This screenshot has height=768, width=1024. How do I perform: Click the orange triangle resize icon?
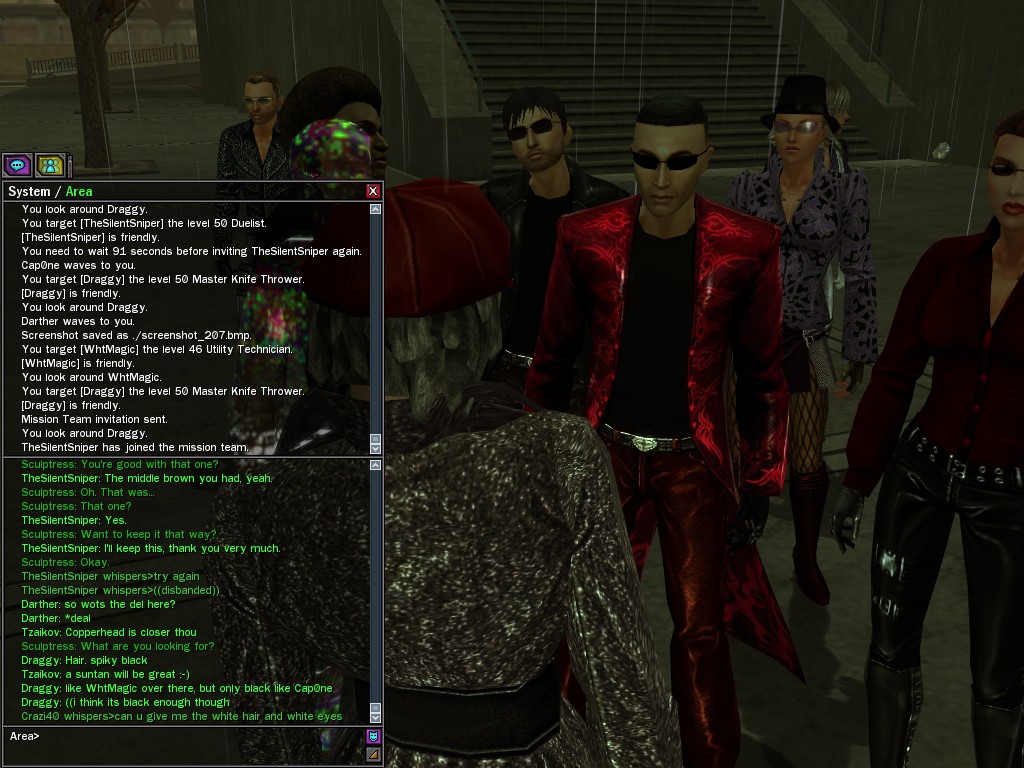tap(374, 754)
